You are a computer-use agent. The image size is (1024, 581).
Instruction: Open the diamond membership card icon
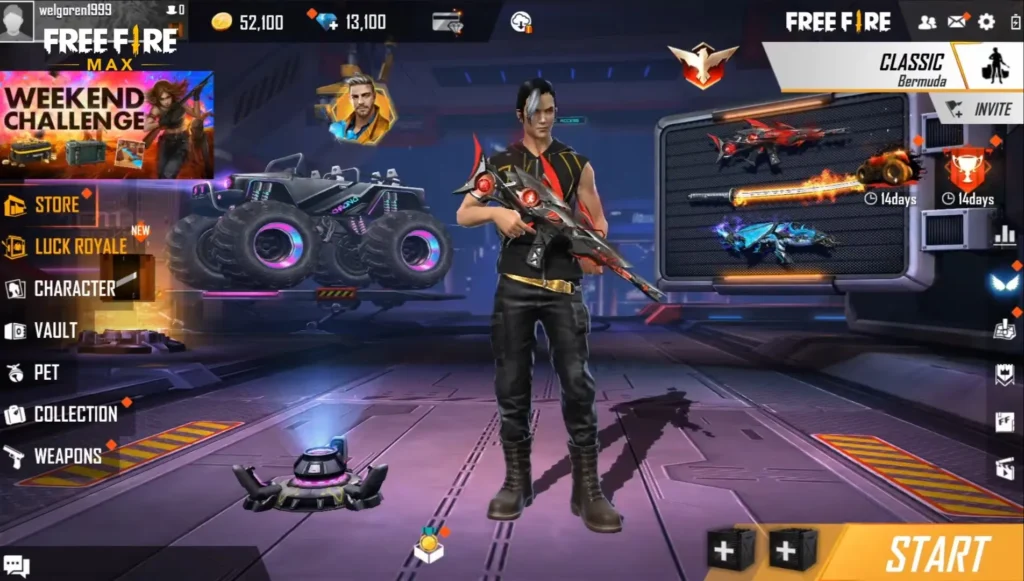click(x=445, y=21)
